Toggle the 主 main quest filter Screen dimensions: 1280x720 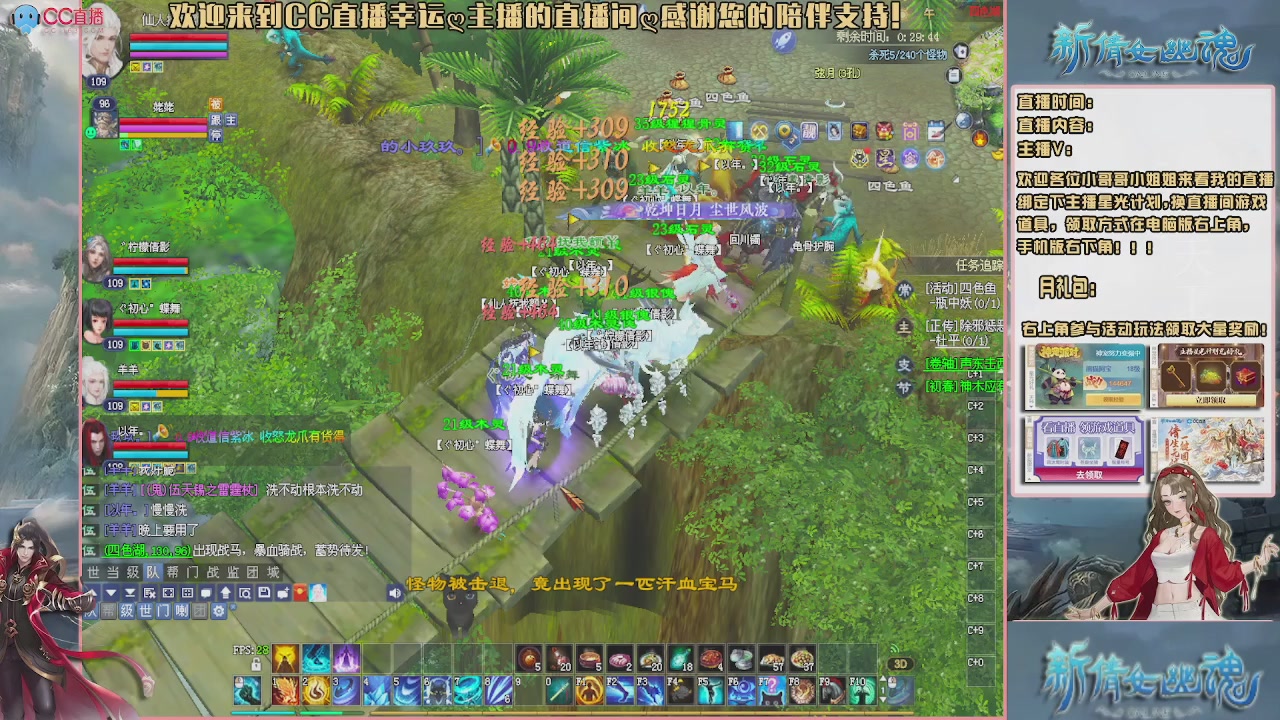(x=904, y=327)
